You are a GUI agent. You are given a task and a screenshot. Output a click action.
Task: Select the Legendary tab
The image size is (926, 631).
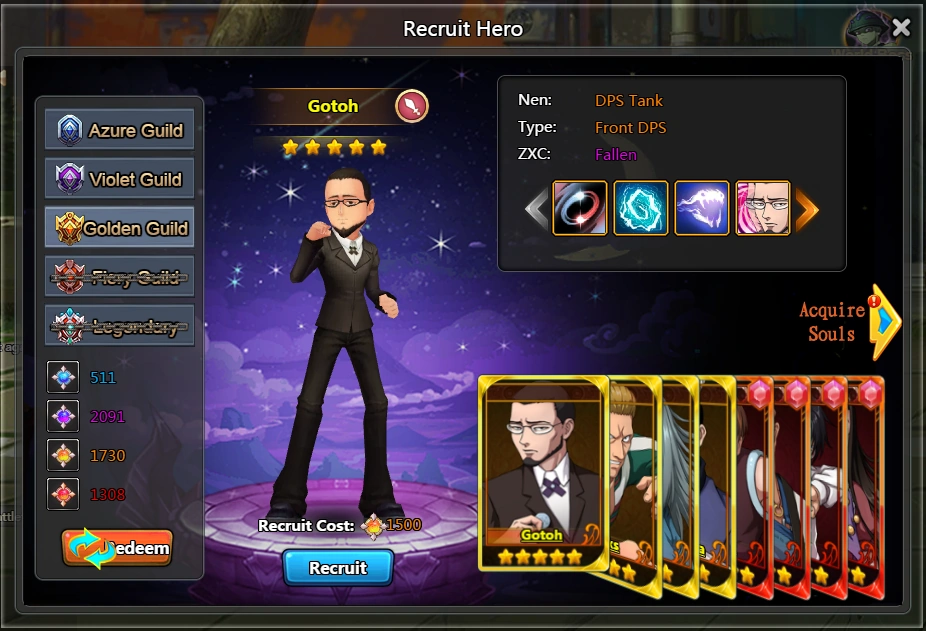pos(120,326)
